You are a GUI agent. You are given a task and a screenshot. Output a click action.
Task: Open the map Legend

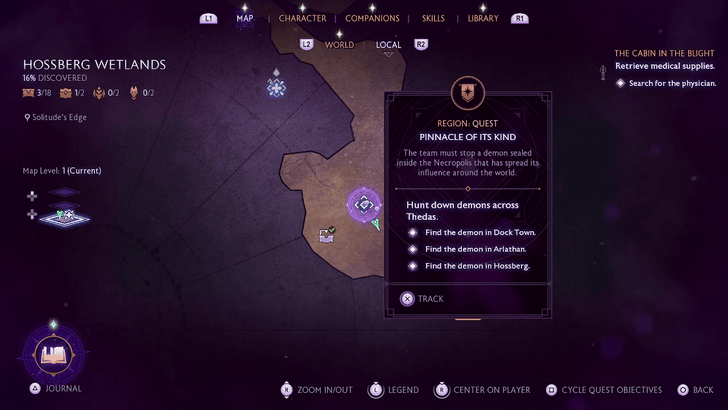(395, 390)
